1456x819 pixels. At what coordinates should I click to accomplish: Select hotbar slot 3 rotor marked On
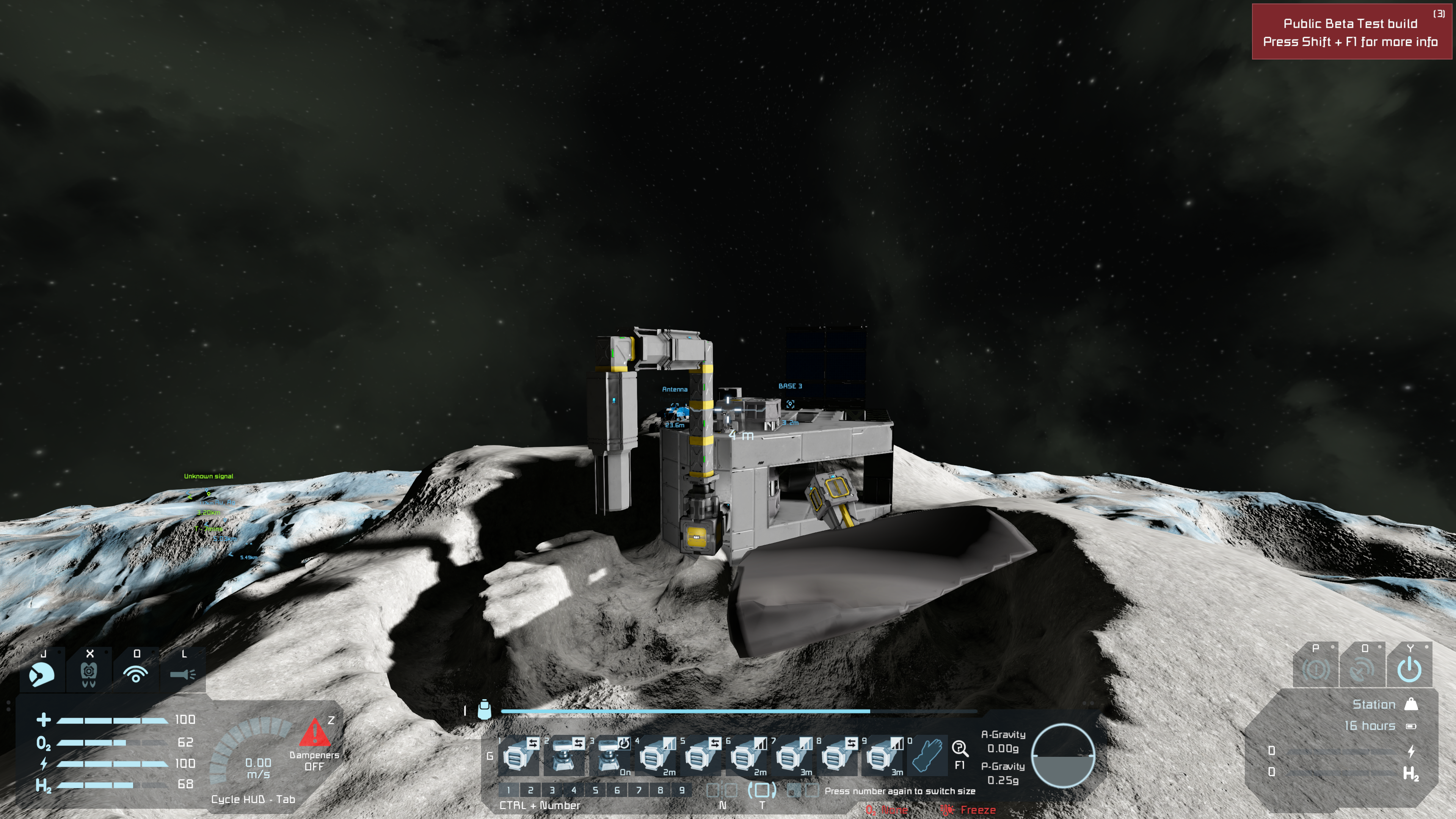(609, 756)
